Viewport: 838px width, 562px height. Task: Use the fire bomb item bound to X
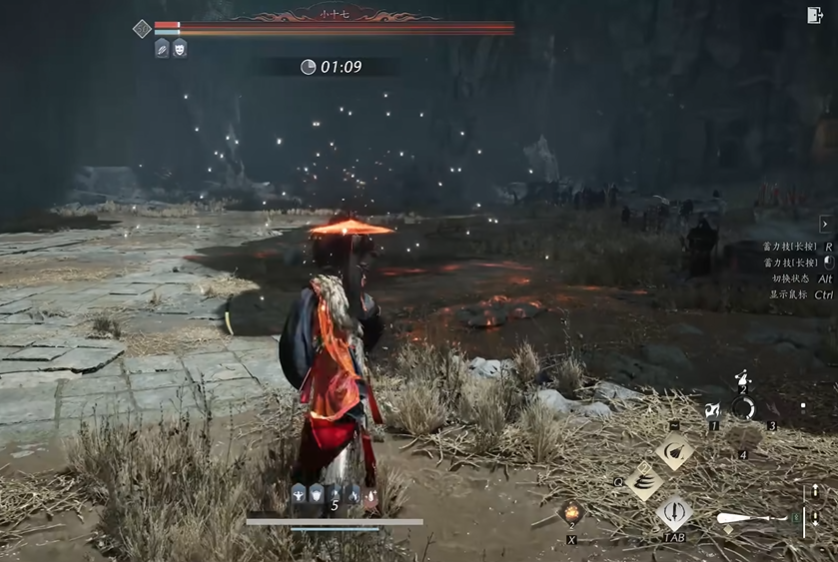pos(572,513)
